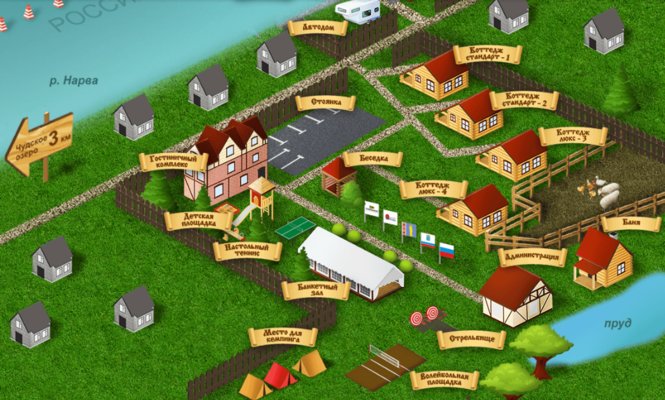This screenshot has width=665, height=400.
Task: Click the Беседка label
Action: (372, 159)
